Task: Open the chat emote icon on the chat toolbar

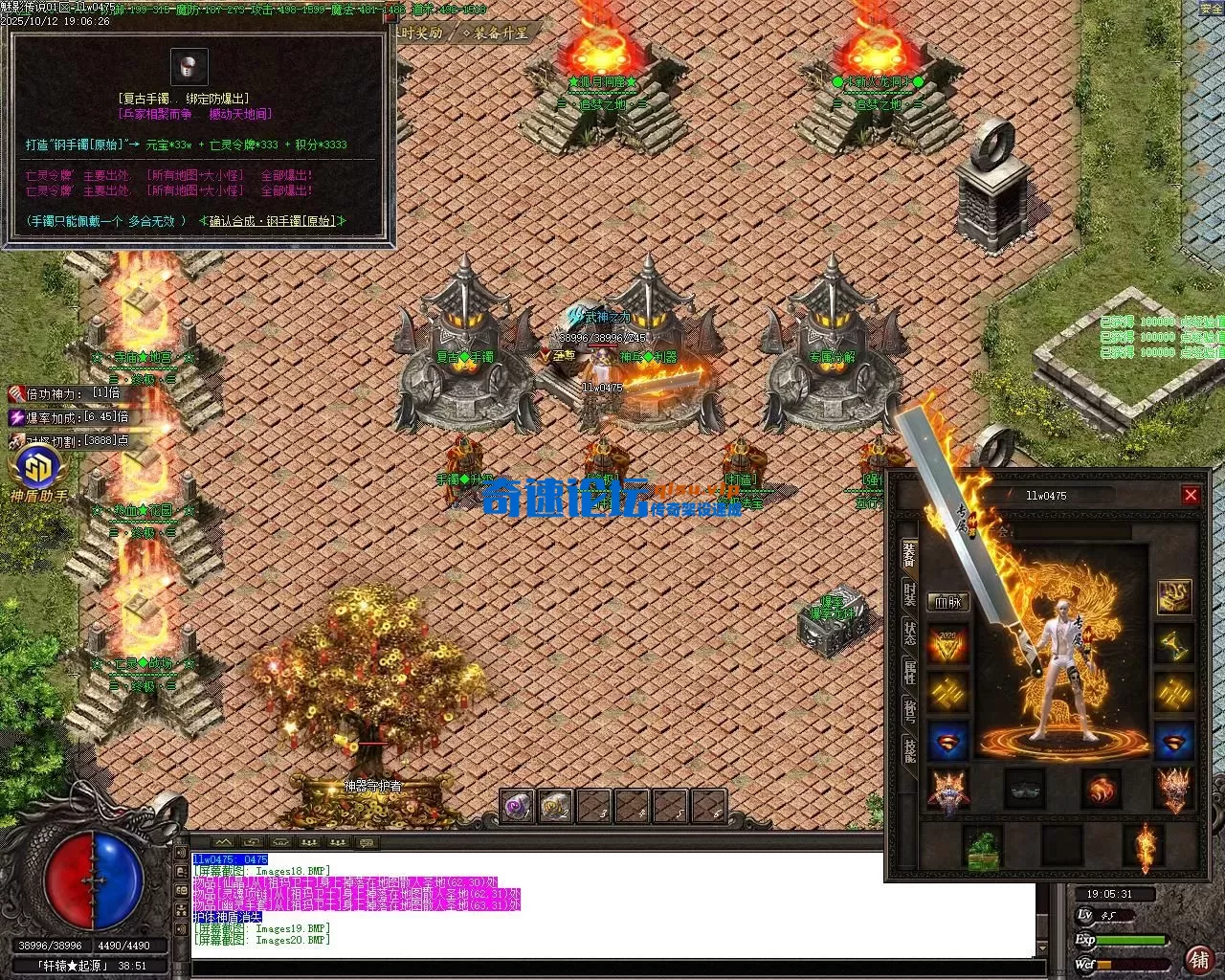Action: 366,842
